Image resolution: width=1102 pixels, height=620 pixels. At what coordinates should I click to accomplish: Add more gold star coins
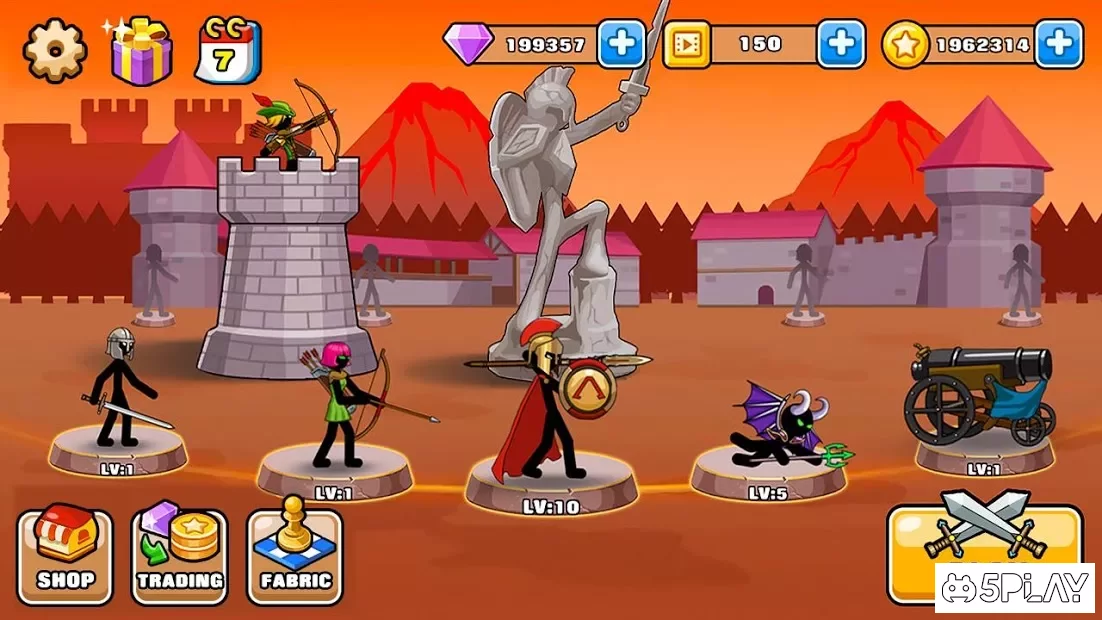[1058, 44]
